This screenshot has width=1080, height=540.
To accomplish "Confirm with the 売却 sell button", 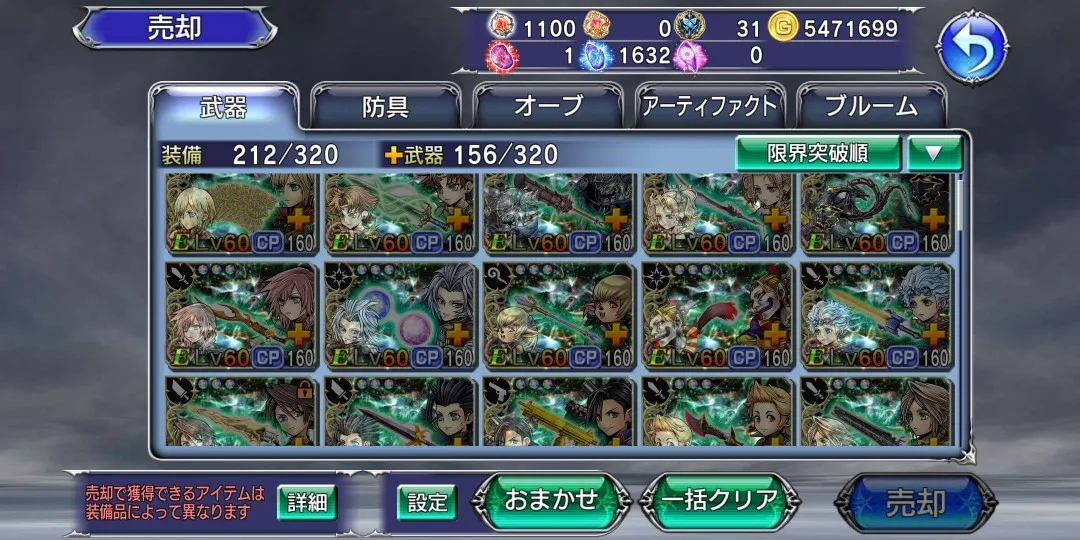I will pos(915,502).
